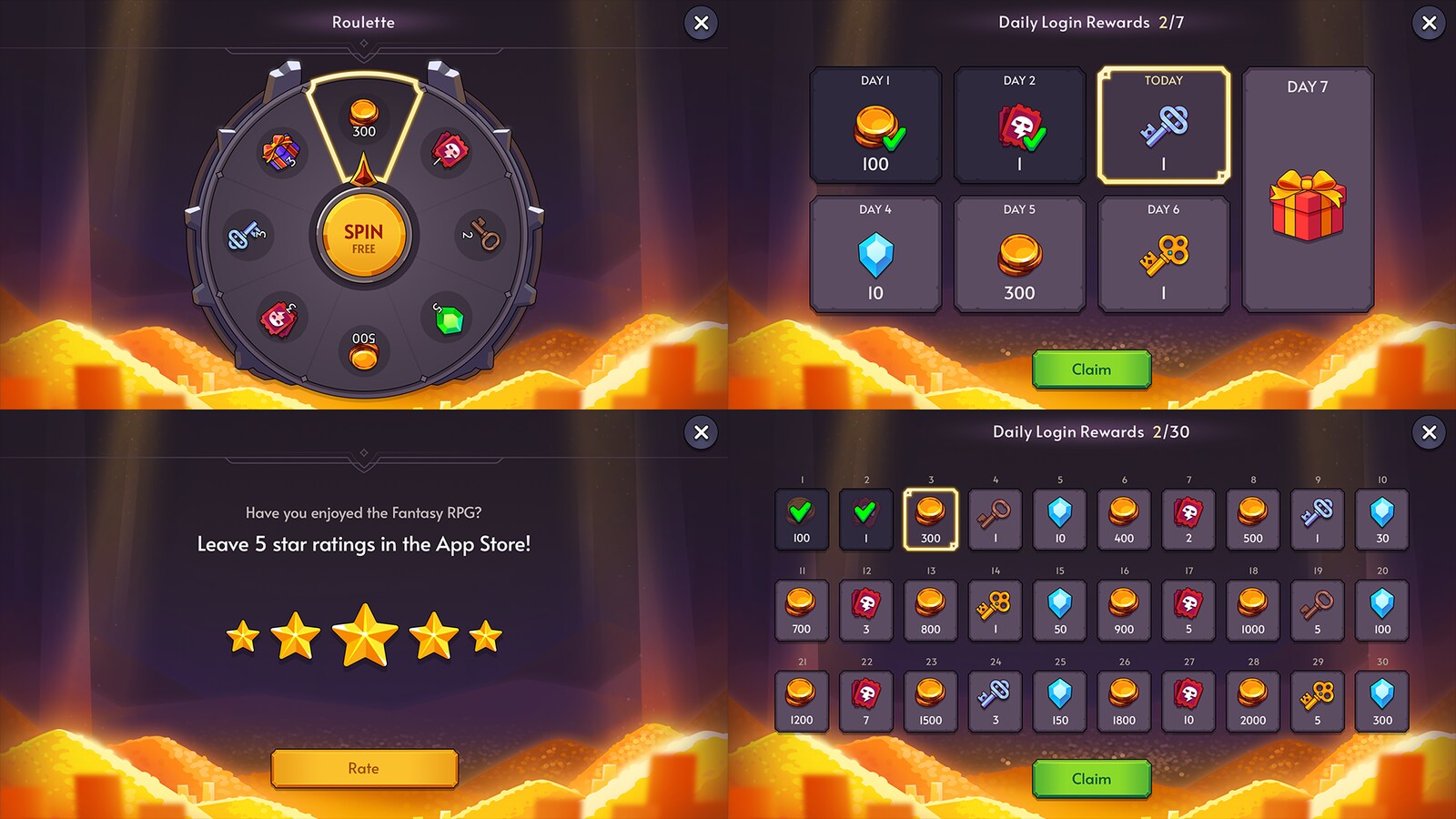Close the Roulette panel
This screenshot has height=819, width=1456.
point(699,24)
